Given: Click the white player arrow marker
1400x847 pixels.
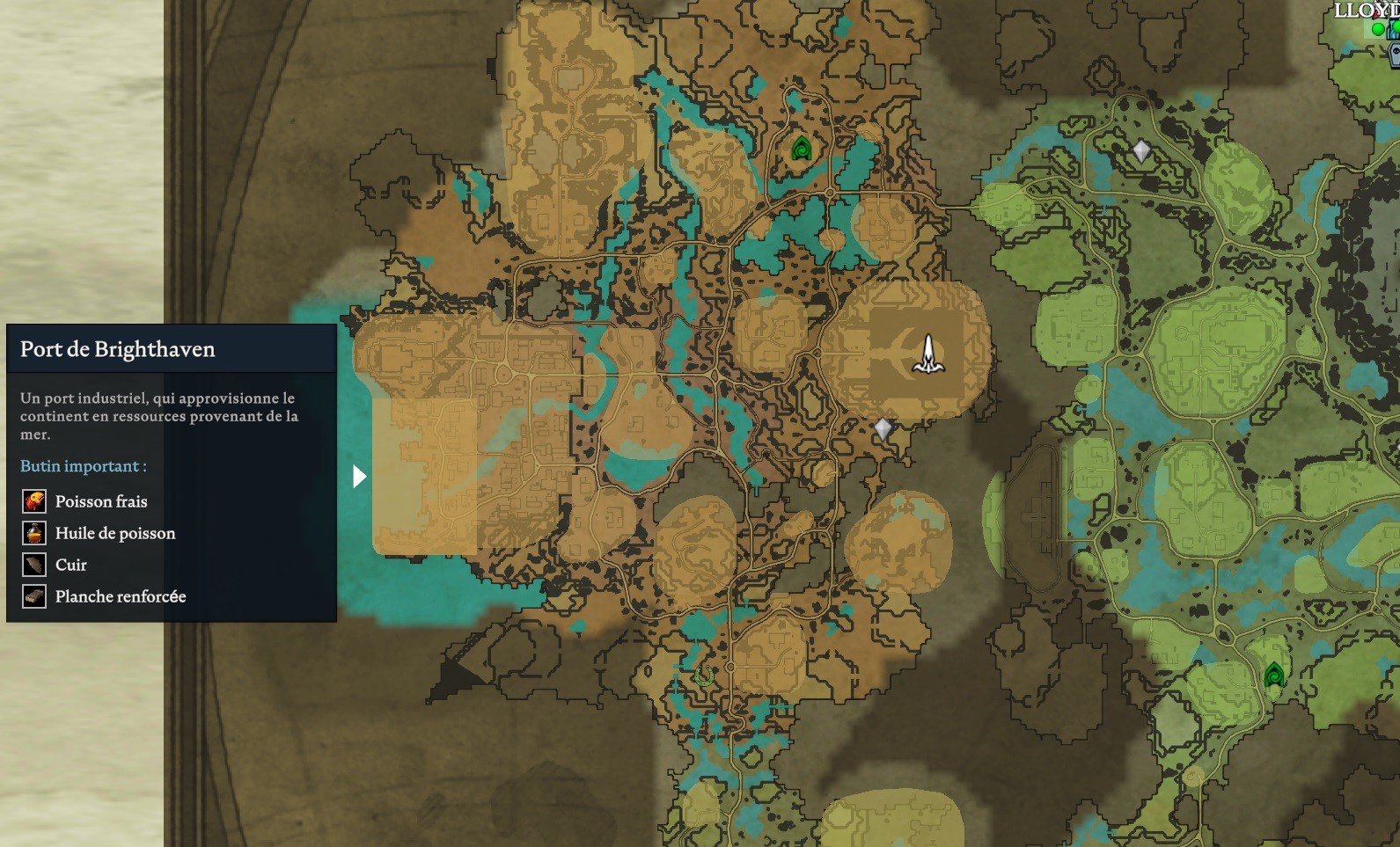Looking at the screenshot, I should pos(927,354).
